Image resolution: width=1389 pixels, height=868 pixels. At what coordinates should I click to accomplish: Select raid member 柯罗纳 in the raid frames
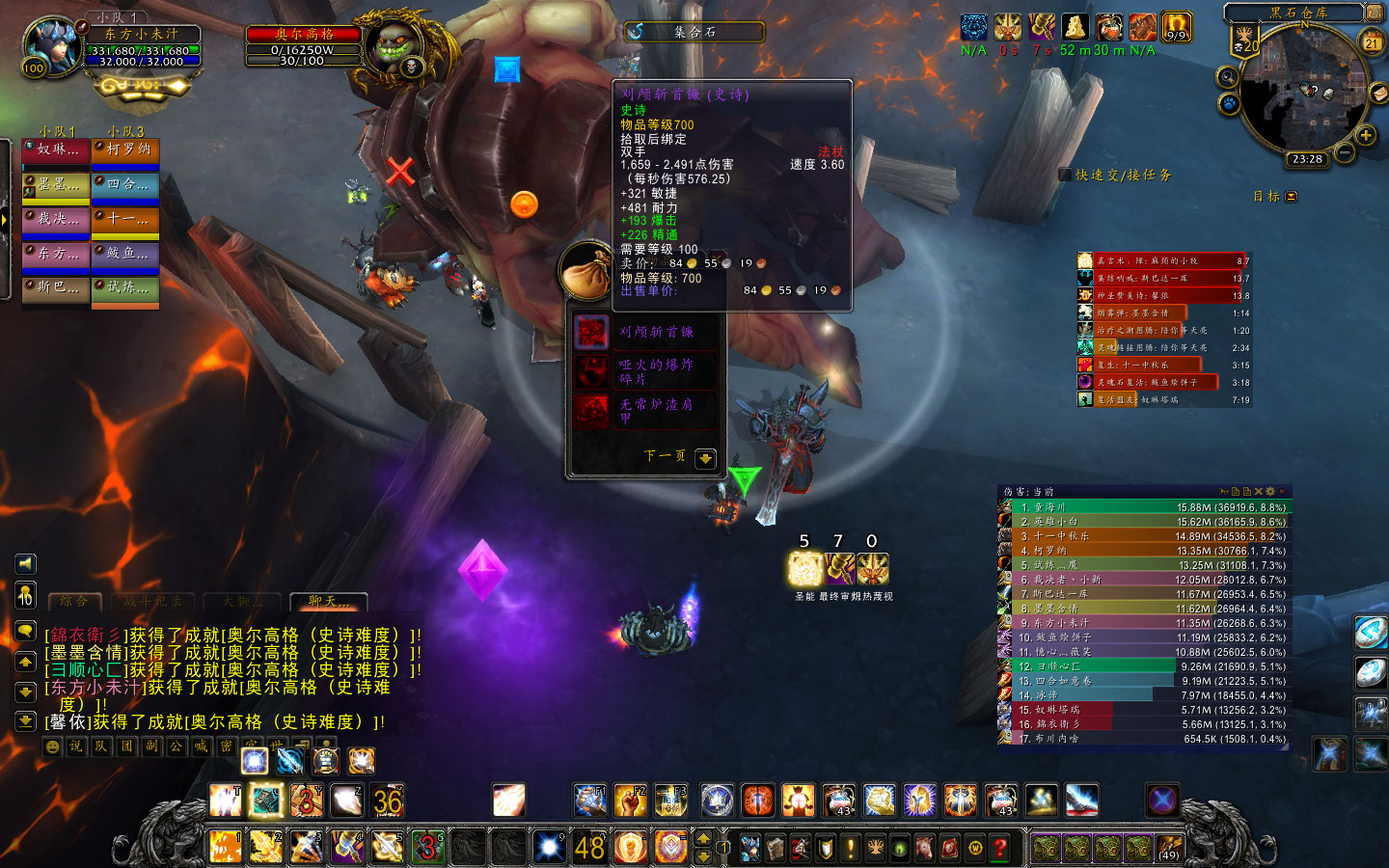125,150
